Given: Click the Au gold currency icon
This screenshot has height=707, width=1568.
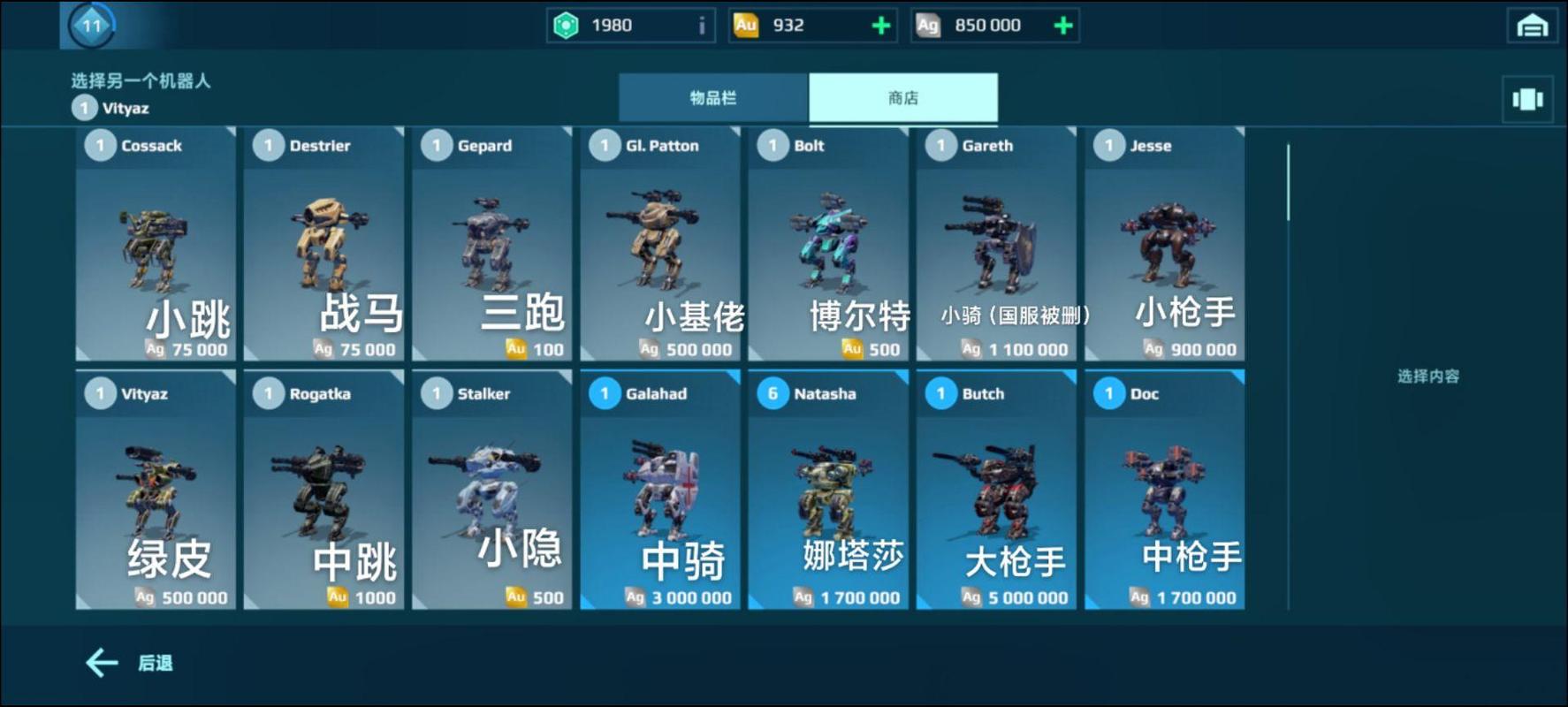Looking at the screenshot, I should click(747, 25).
